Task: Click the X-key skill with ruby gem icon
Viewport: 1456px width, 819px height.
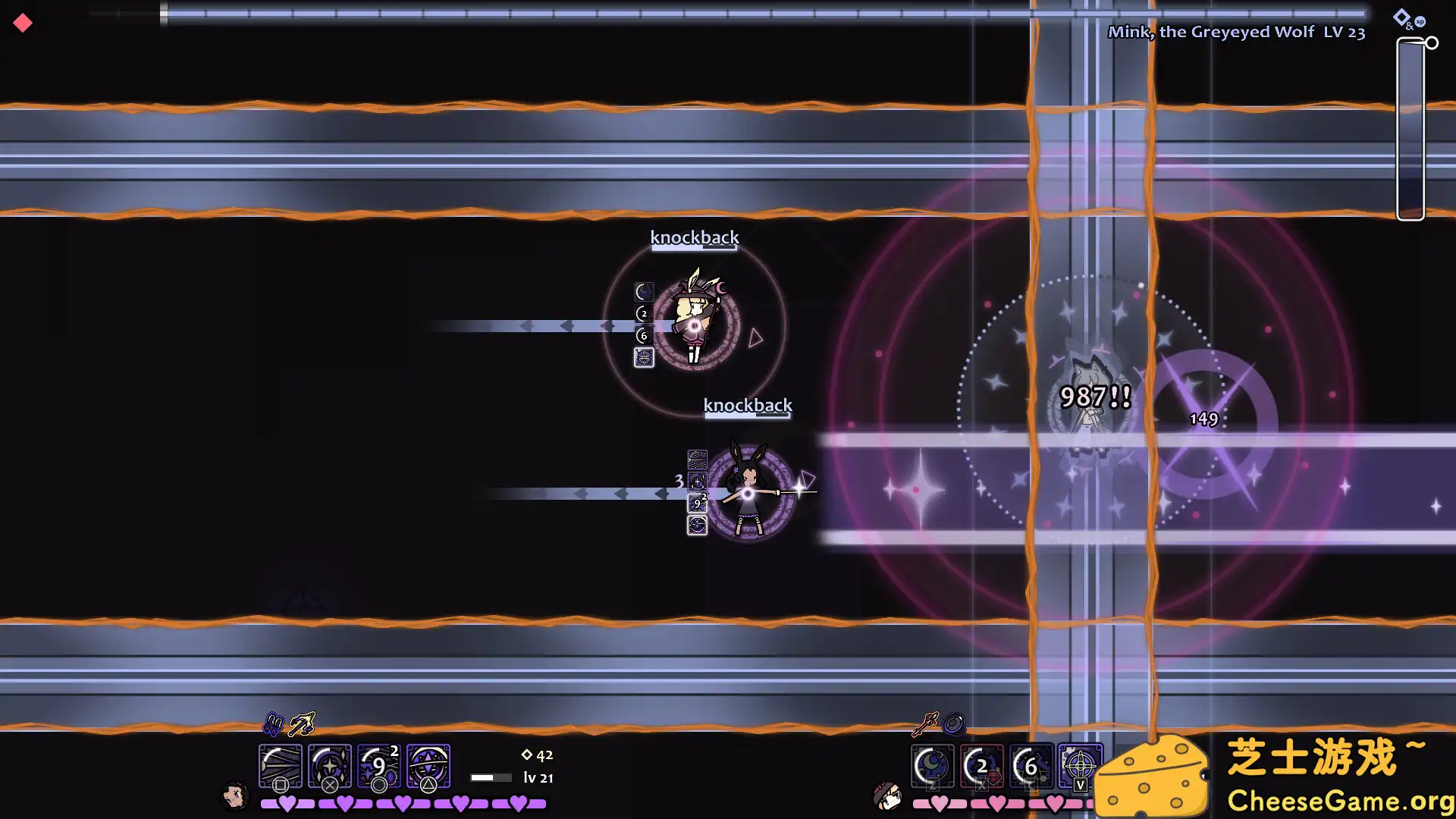Action: tap(983, 767)
